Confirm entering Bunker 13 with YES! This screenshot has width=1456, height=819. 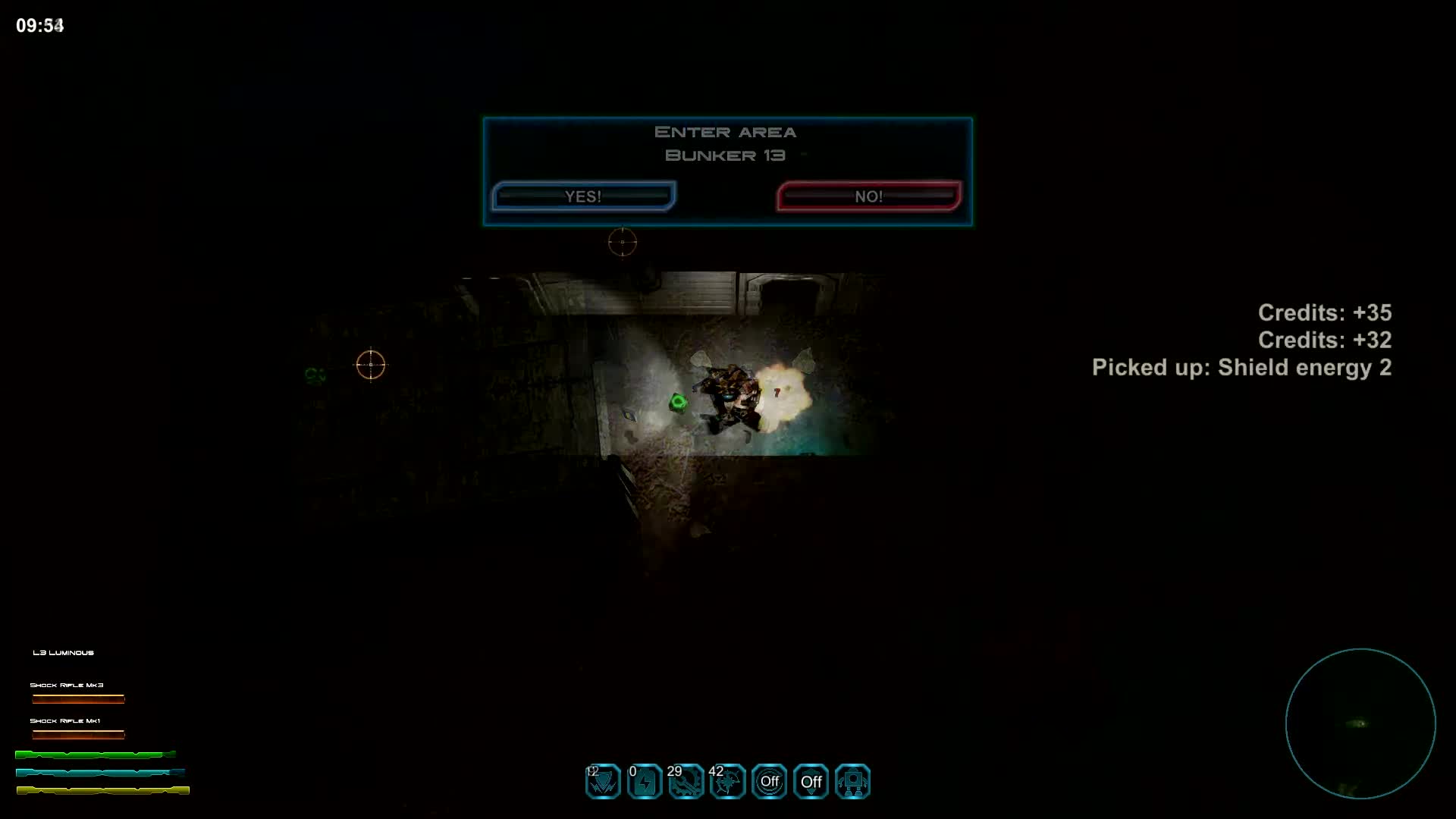click(583, 196)
